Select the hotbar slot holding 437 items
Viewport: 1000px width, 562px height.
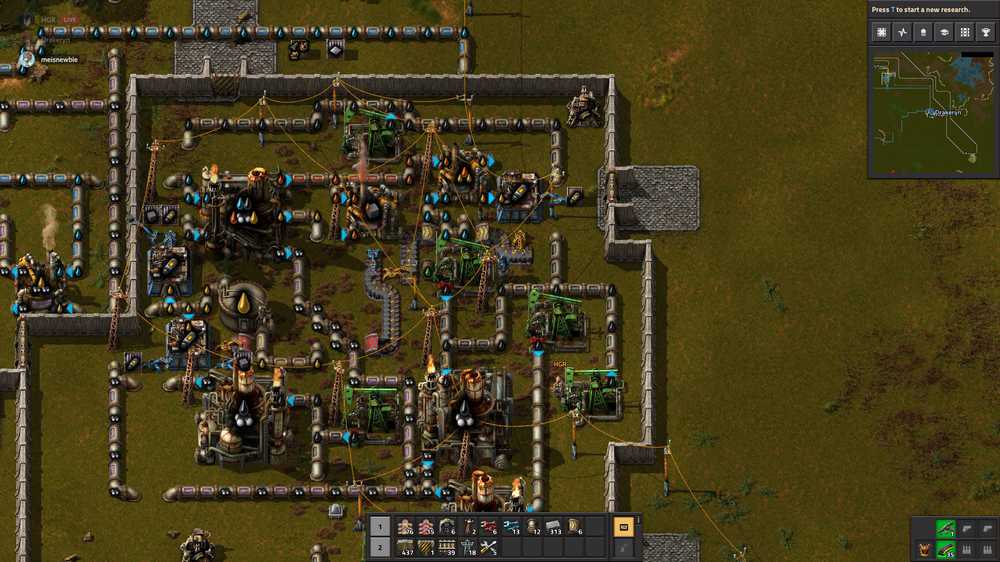tap(405, 547)
